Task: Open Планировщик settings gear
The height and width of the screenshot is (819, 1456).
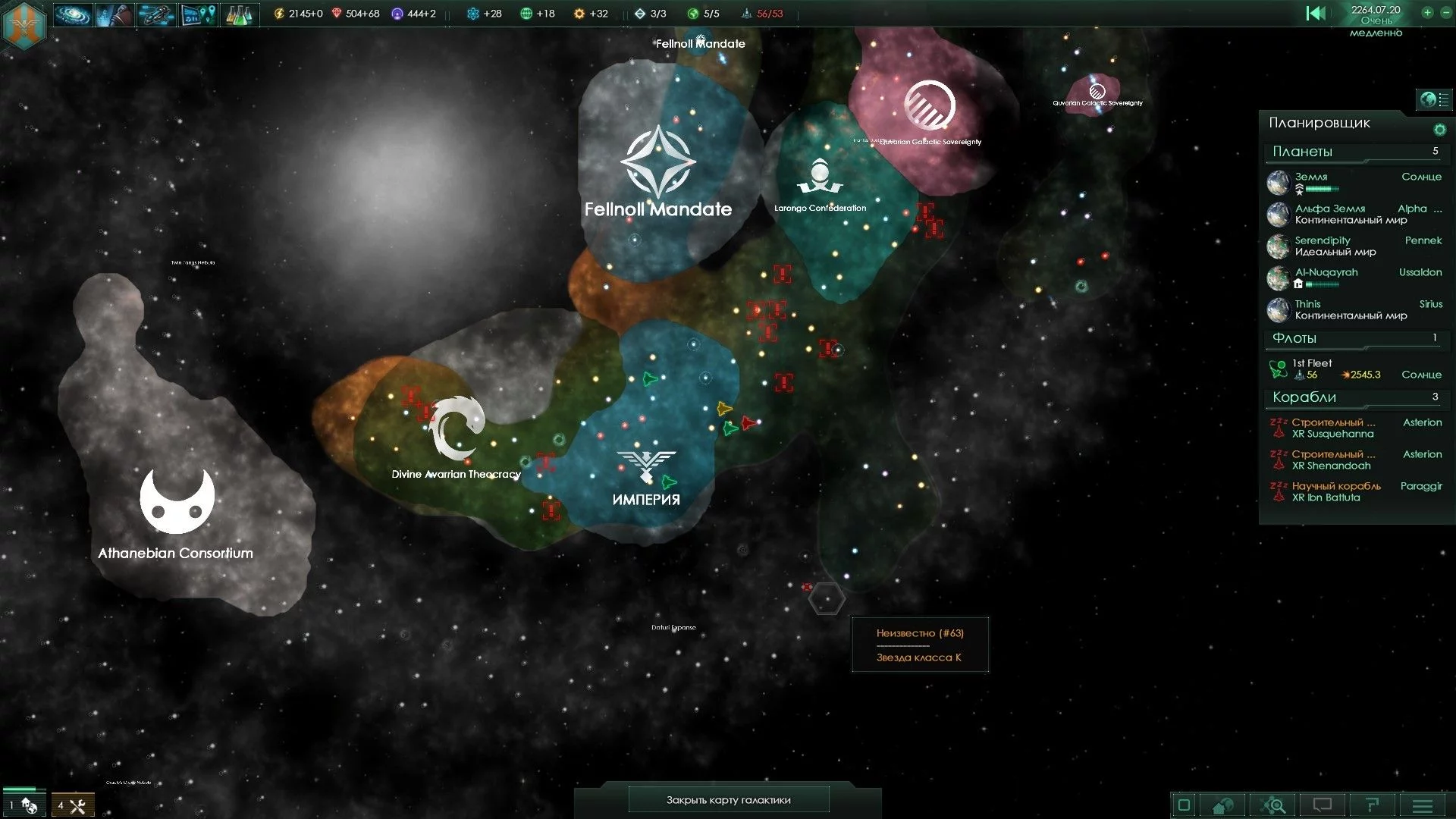Action: [1439, 130]
